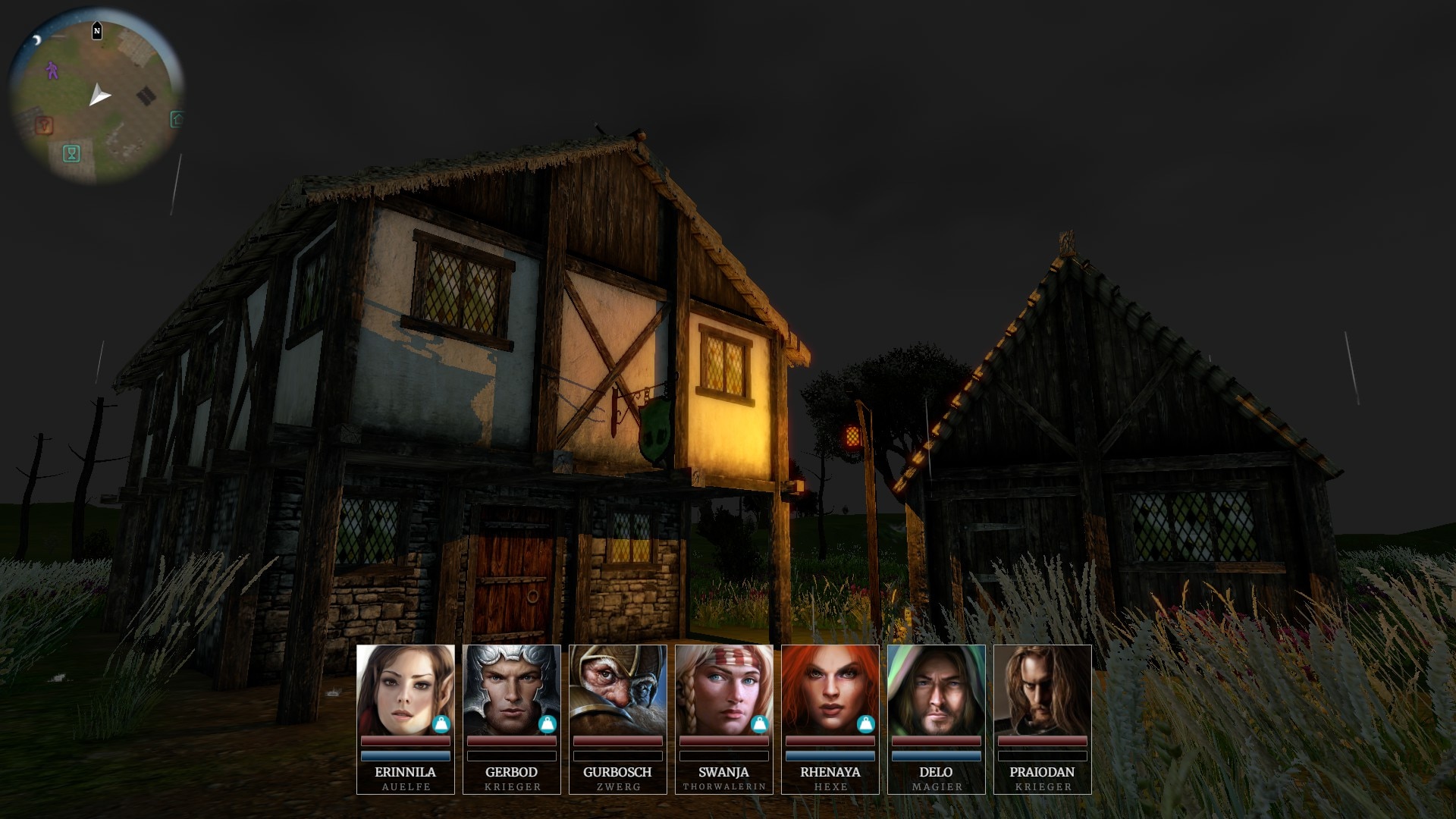1456x819 pixels.
Task: Pick Gurbosch the Zwerg portrait
Action: [x=617, y=690]
